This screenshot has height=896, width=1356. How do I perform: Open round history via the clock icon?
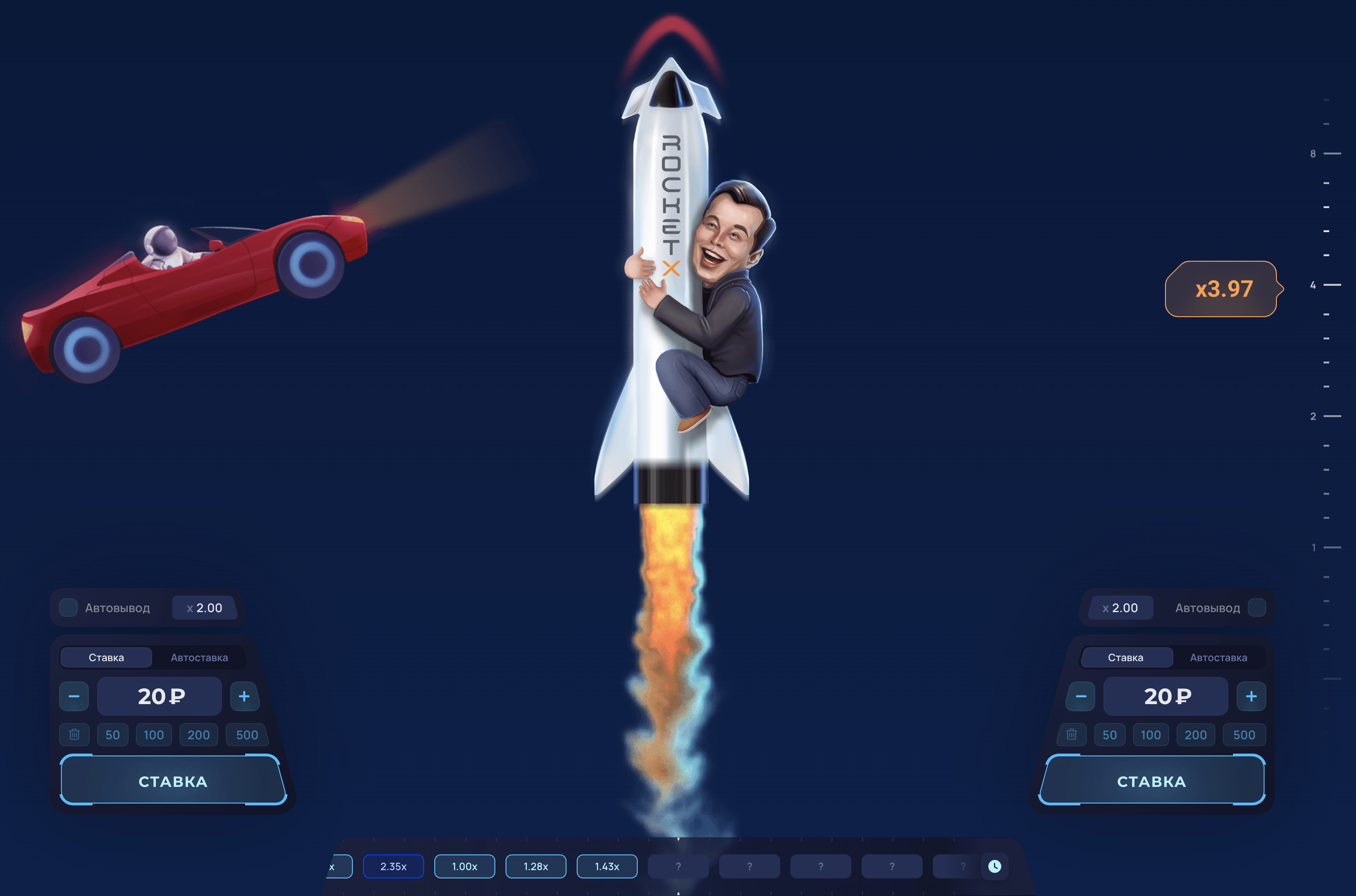pos(995,866)
